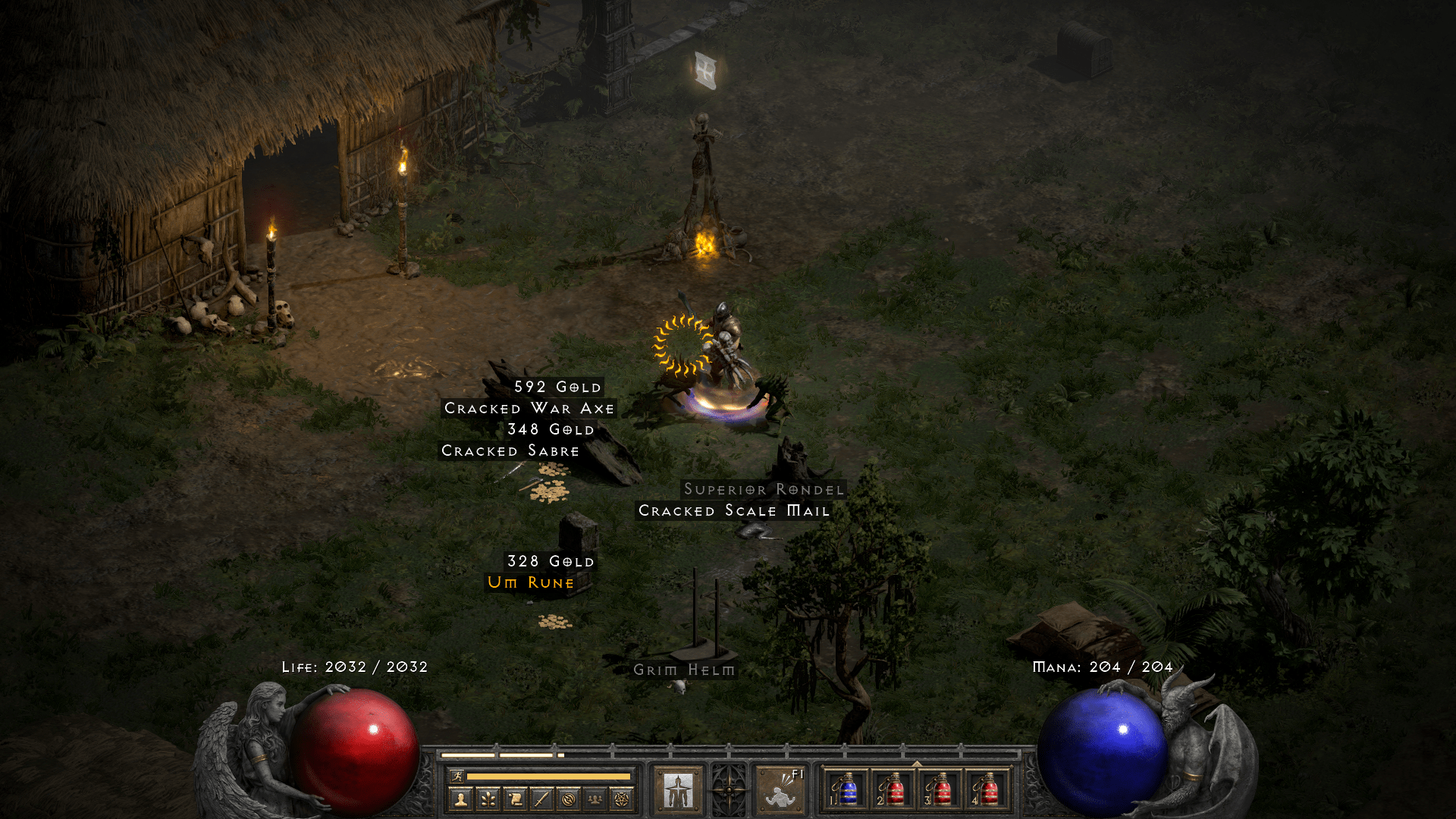Open the skill tree leaf icon
Viewport: 1456px width, 819px height.
pos(488,798)
